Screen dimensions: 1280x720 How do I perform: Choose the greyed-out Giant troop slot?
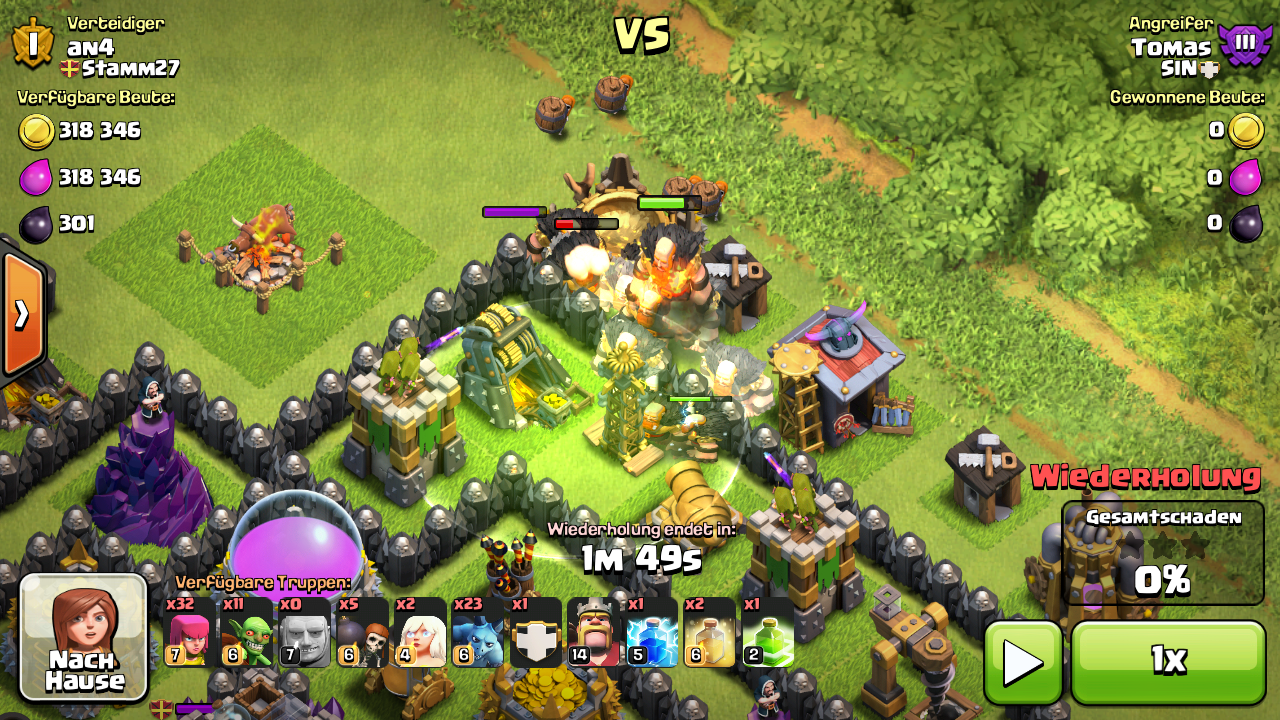pyautogui.click(x=304, y=632)
